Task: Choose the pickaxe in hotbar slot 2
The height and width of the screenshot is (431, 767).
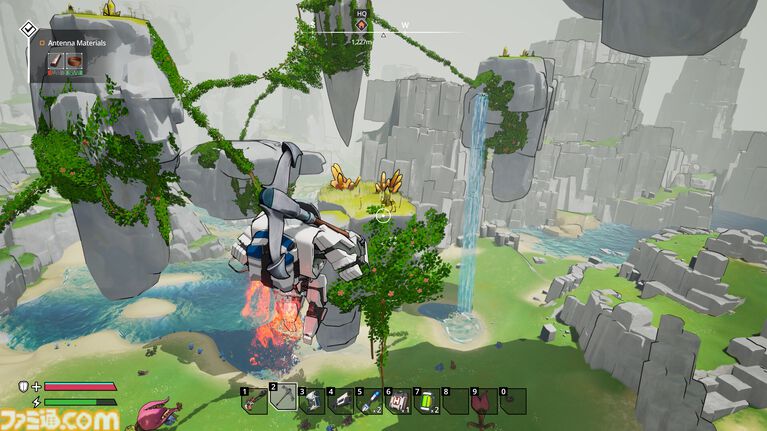Action: point(283,400)
